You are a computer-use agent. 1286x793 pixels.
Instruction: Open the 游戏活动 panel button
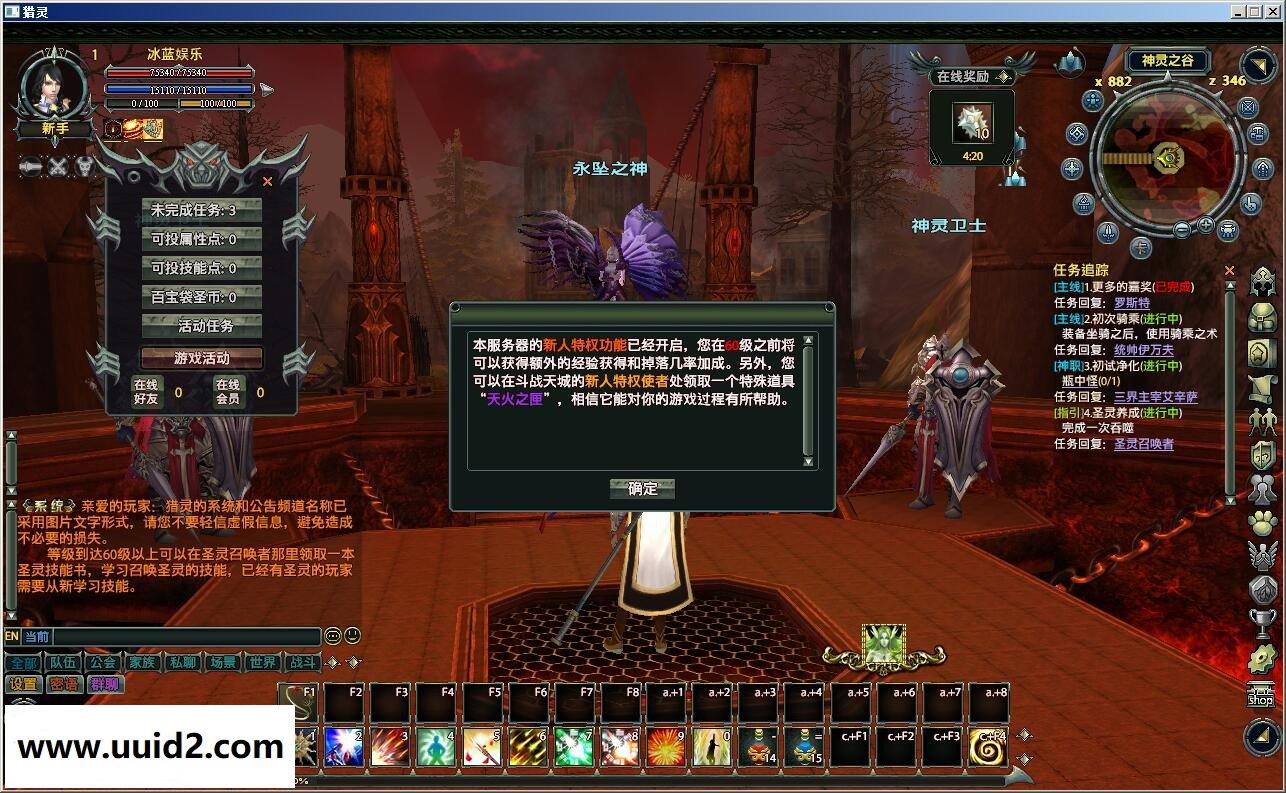201,357
